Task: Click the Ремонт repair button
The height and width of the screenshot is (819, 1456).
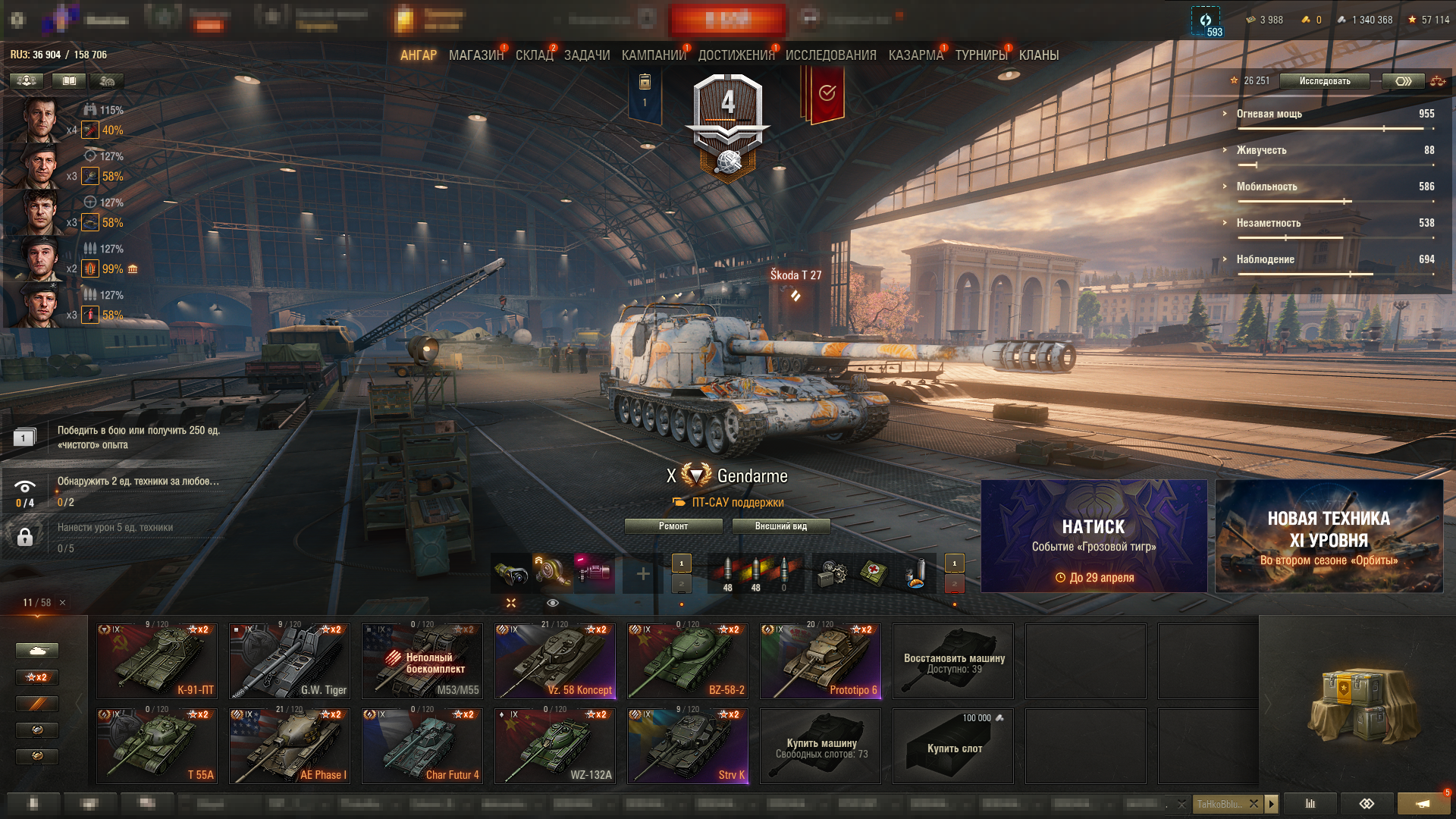Action: tap(673, 526)
